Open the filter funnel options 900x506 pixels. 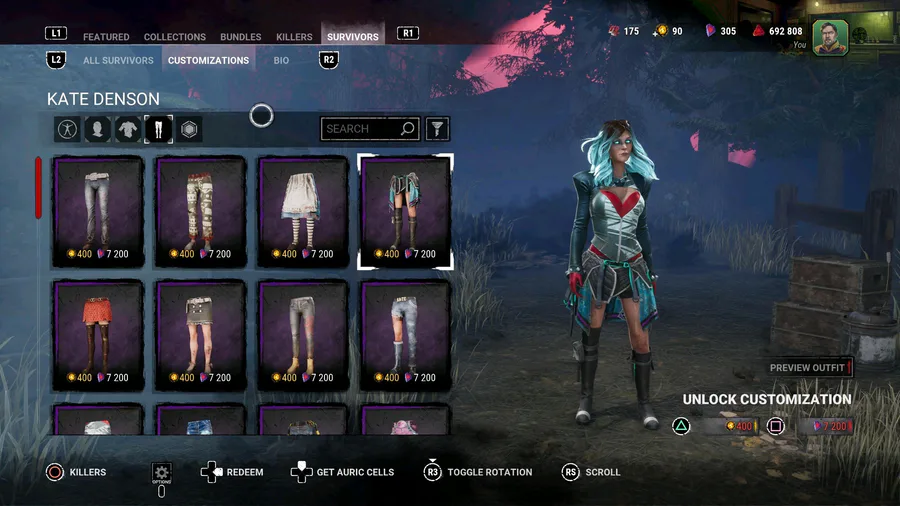437,129
